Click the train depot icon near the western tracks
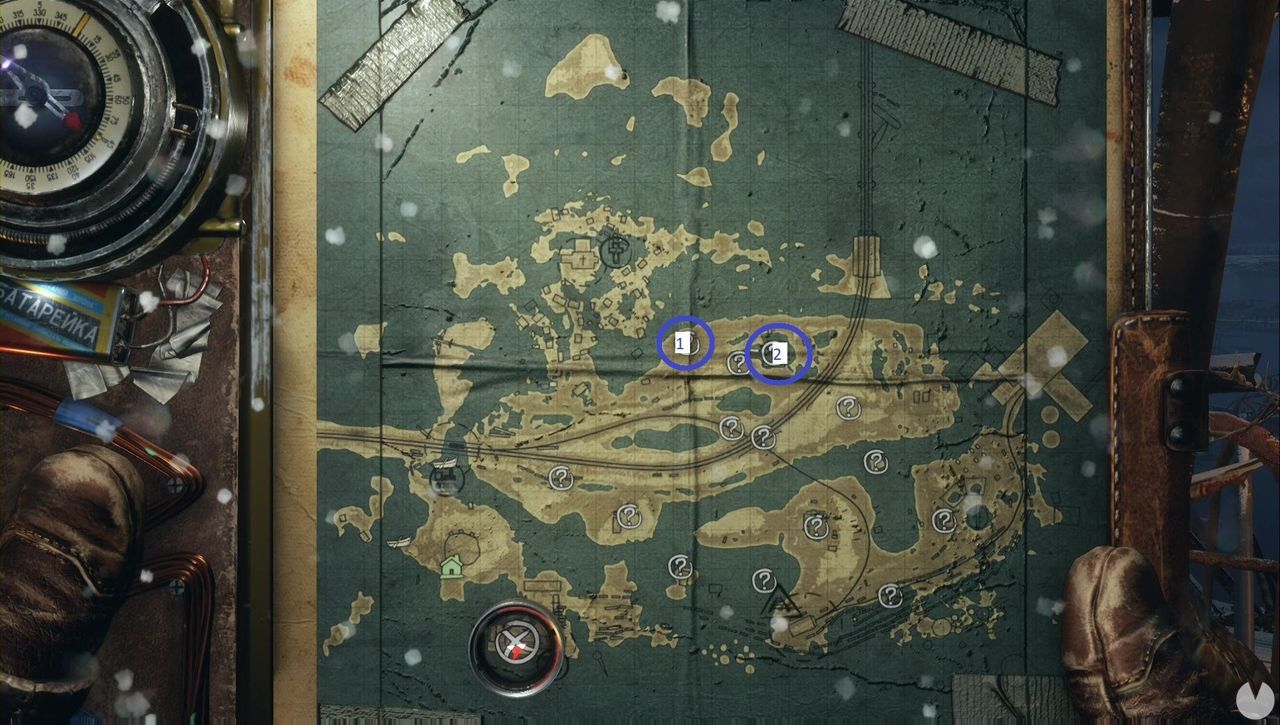Viewport: 1280px width, 725px height. coord(447,481)
